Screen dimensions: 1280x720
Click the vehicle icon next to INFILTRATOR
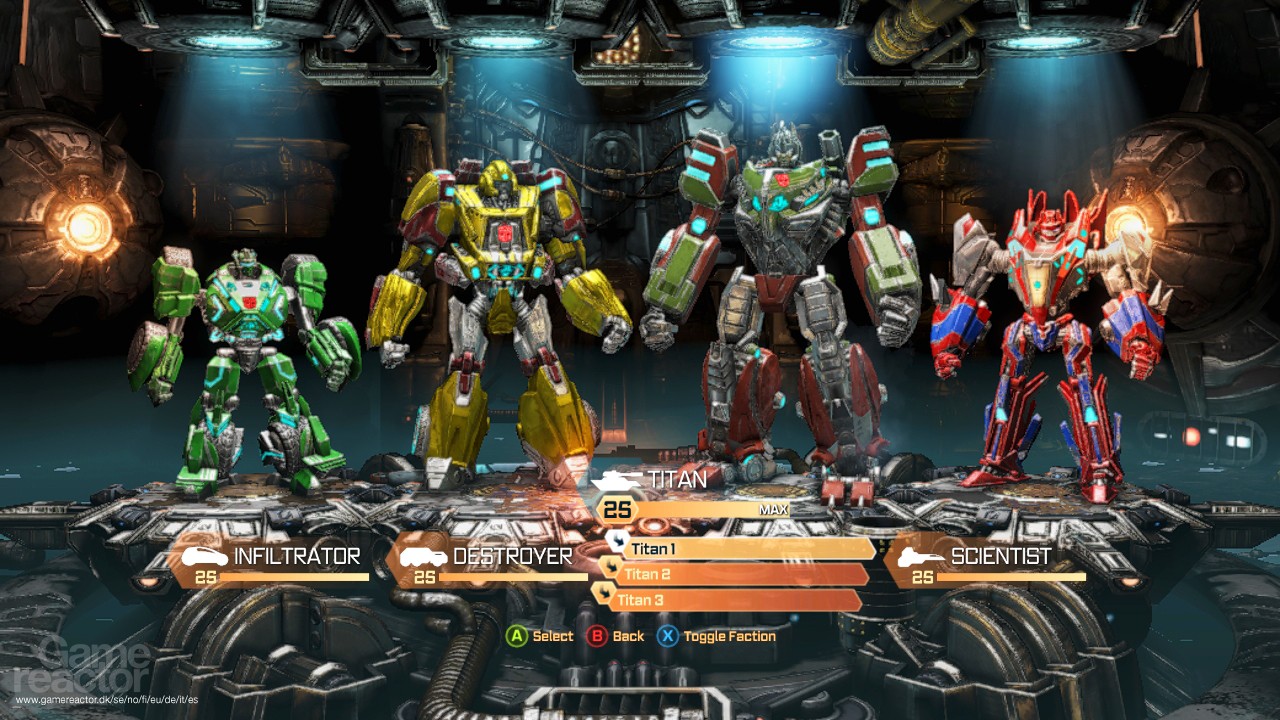[204, 557]
